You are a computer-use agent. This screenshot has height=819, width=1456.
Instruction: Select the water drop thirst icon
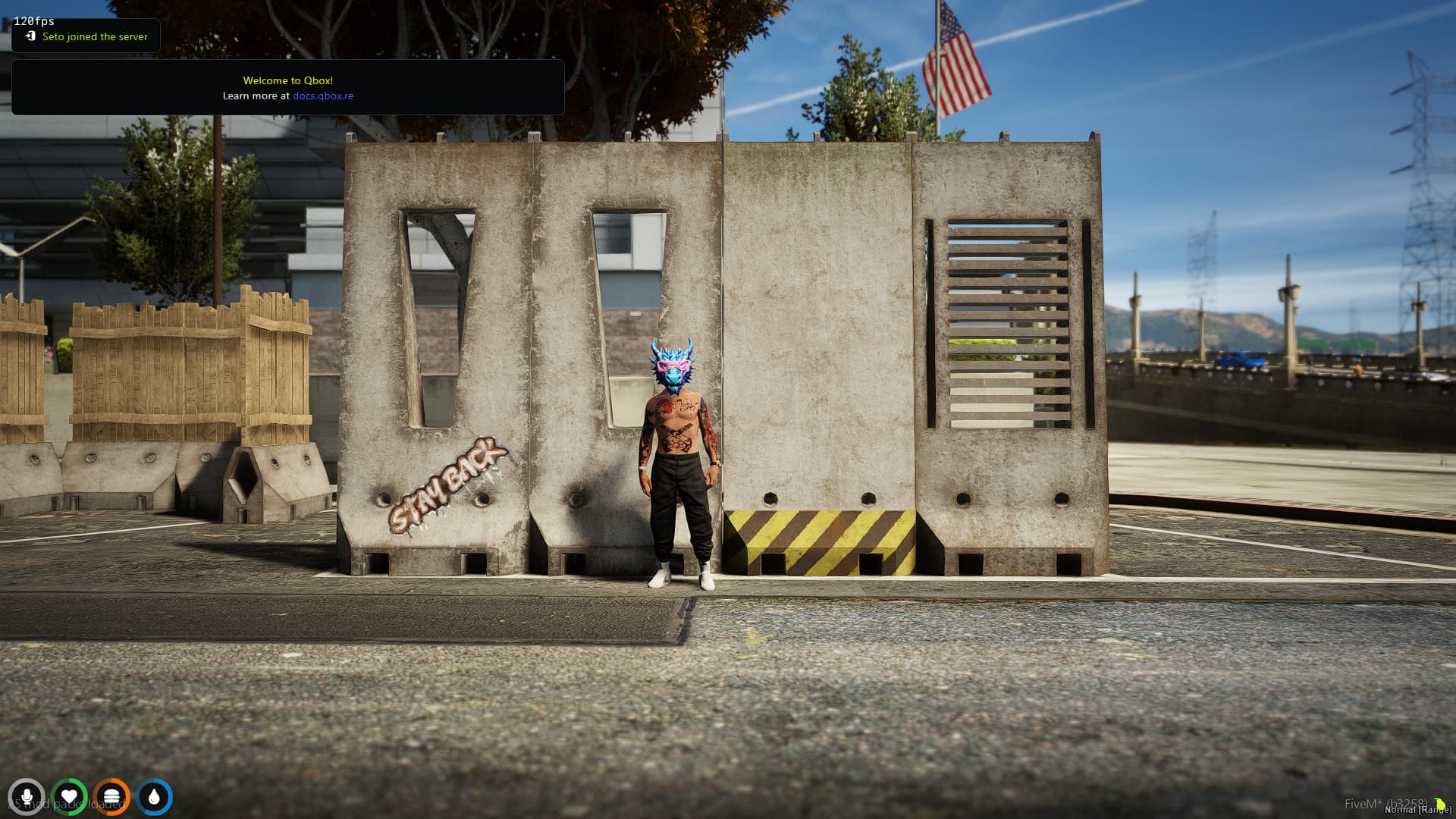pos(155,797)
